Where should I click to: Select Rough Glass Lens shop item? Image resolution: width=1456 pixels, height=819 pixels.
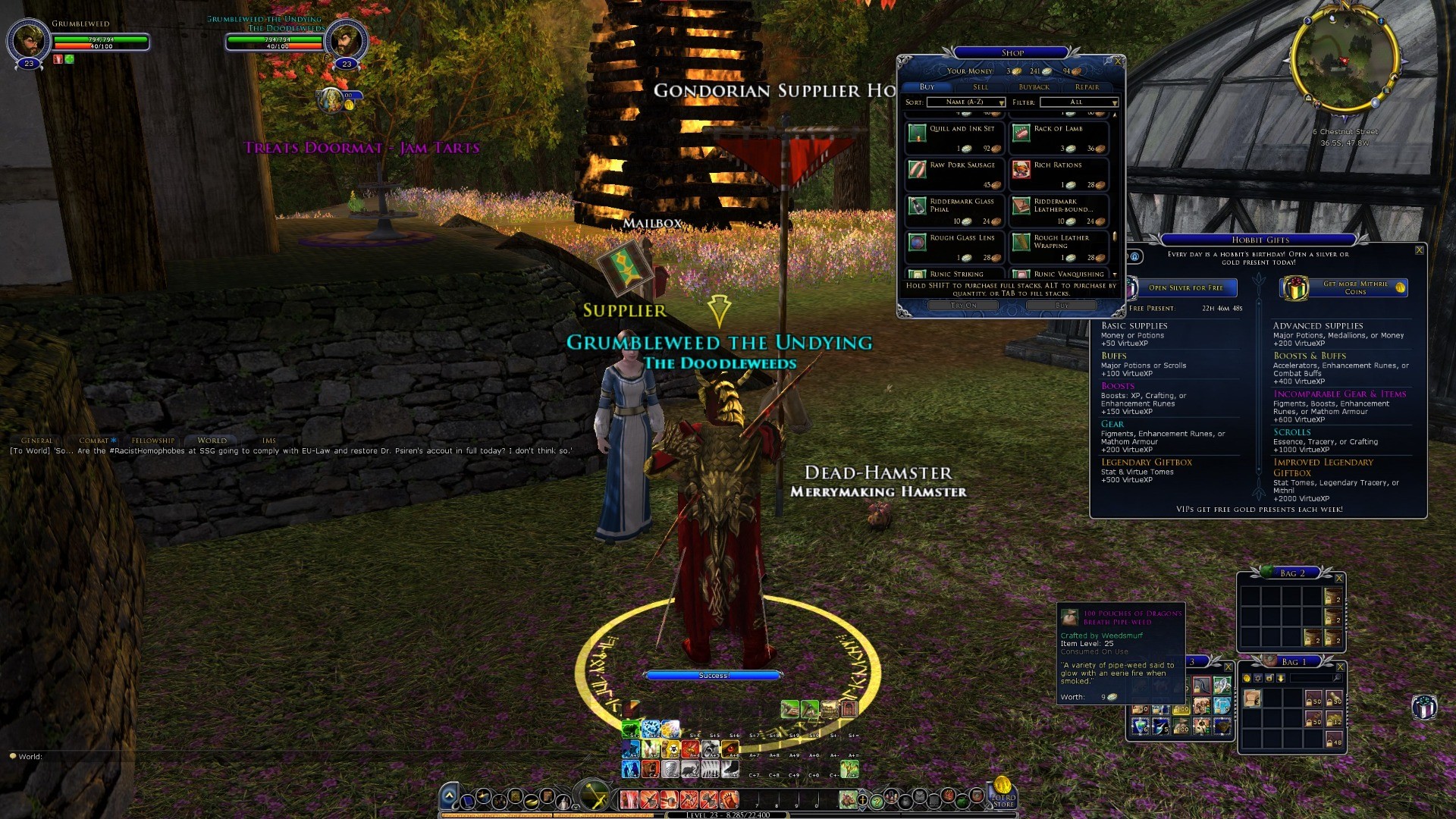[x=955, y=246]
